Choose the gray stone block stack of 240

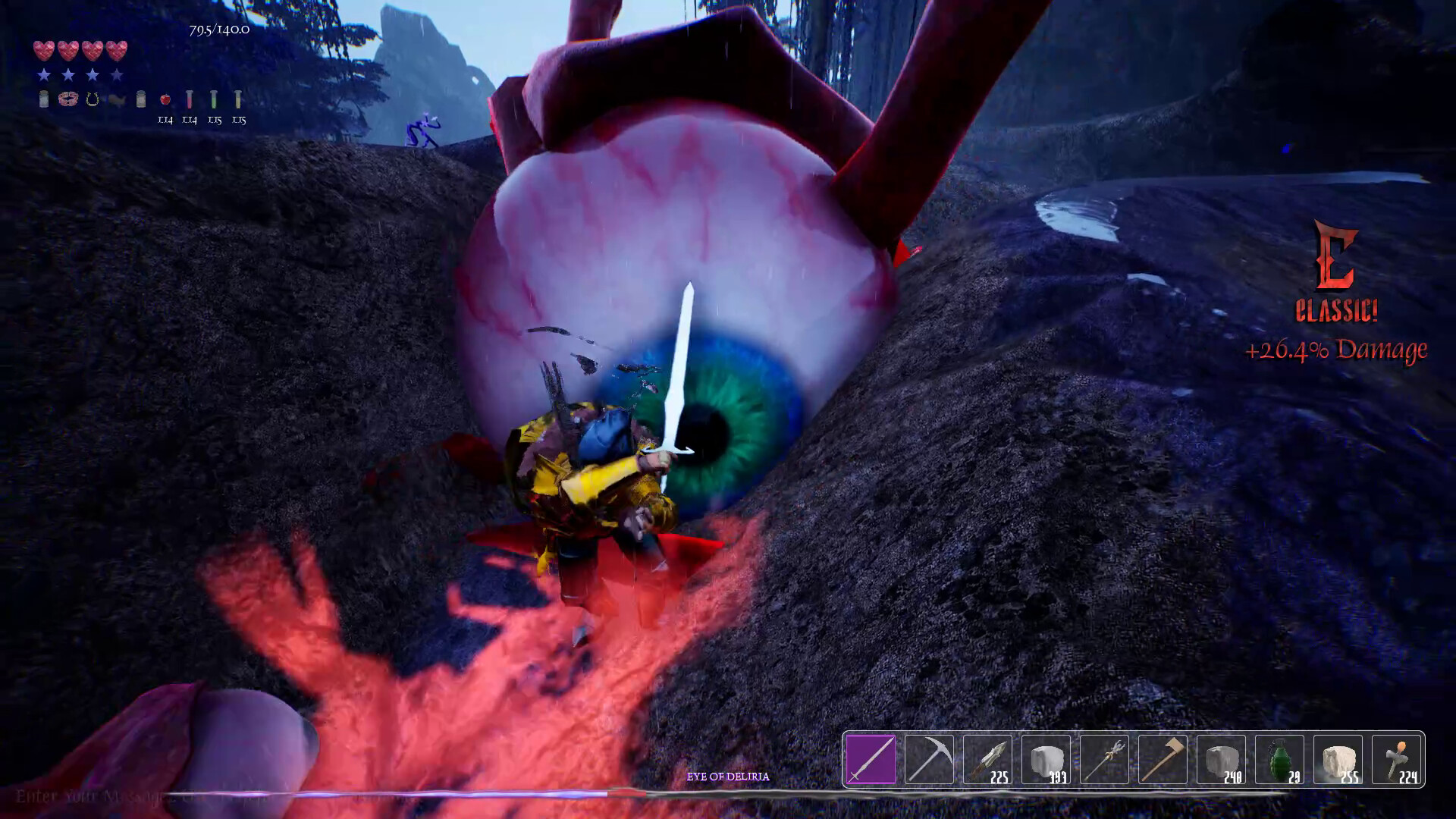pos(1221,759)
